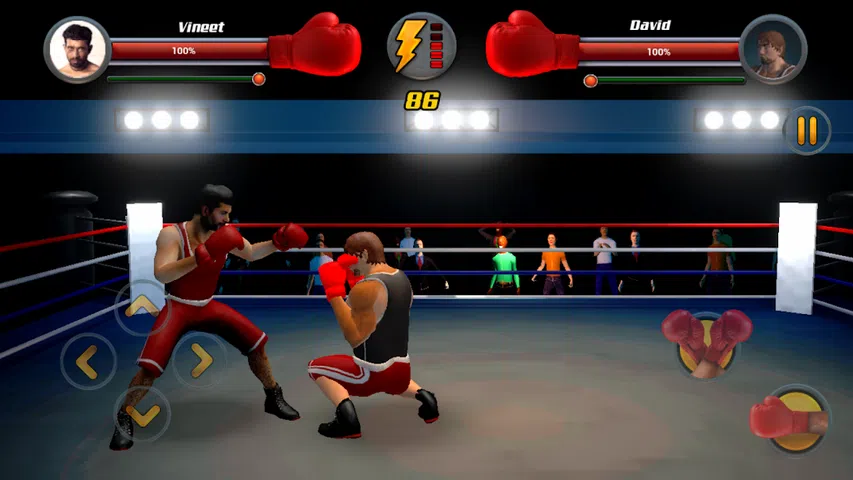Pause the boxing match
853x480 pixels.
tap(806, 131)
